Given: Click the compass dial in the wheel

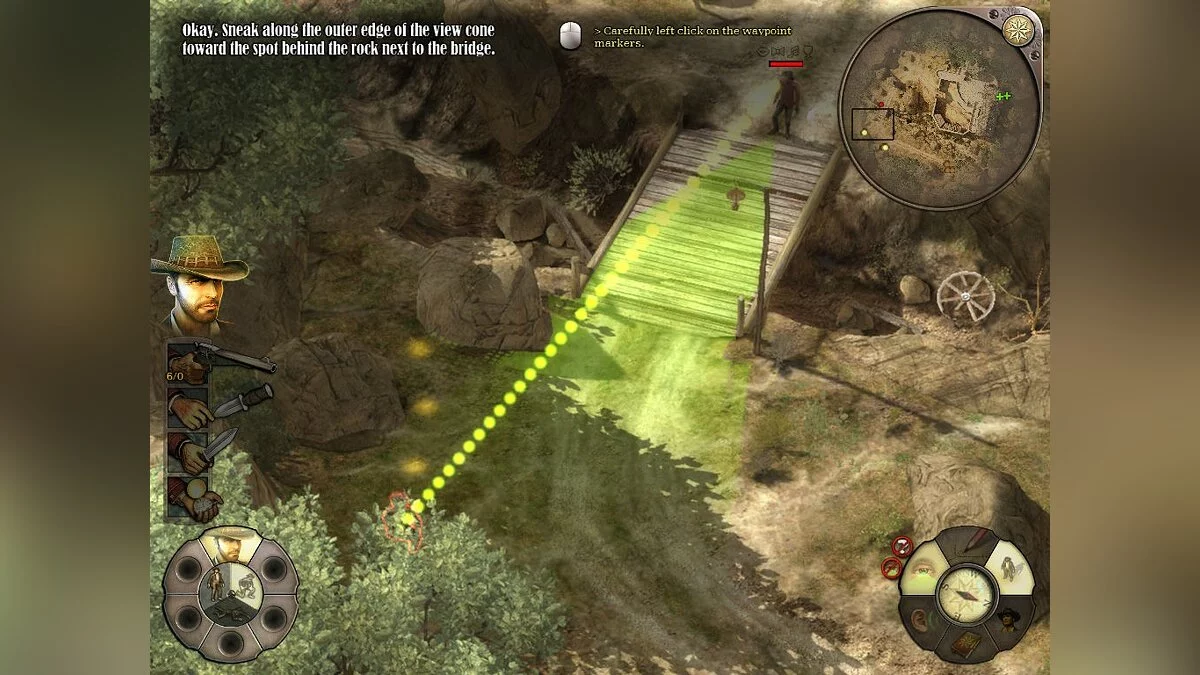Looking at the screenshot, I should click(966, 594).
